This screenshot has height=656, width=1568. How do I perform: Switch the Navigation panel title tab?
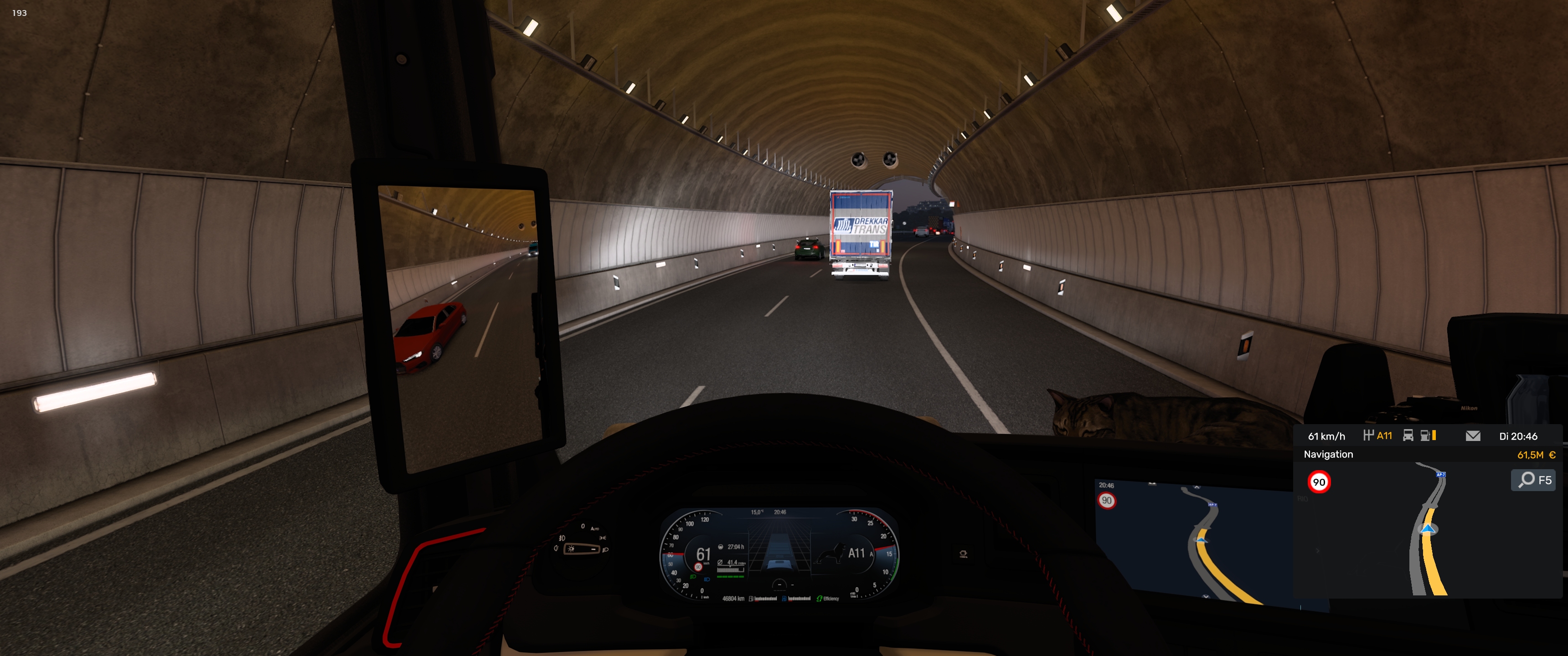1328,455
